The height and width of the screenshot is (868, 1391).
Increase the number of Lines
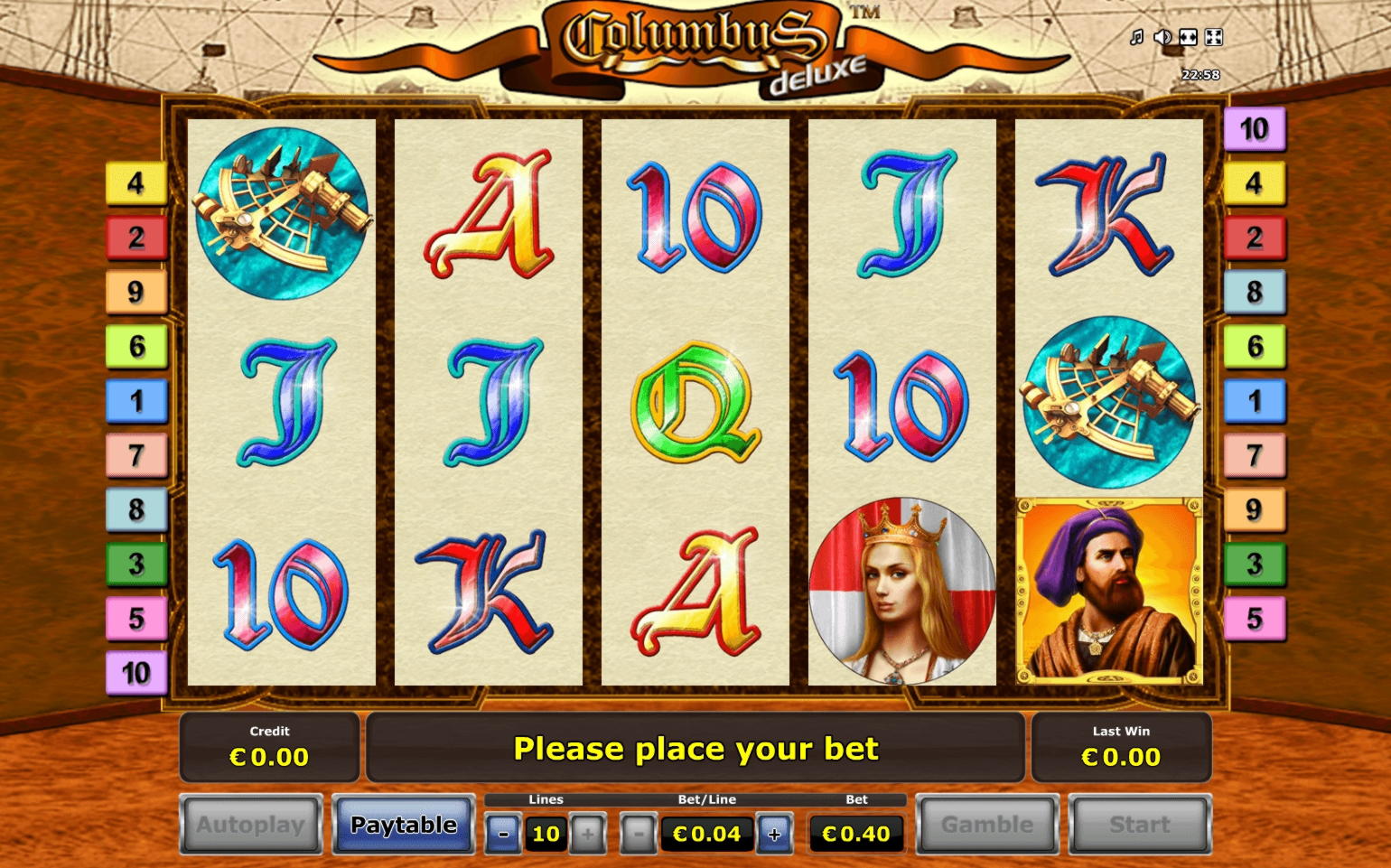coord(588,834)
